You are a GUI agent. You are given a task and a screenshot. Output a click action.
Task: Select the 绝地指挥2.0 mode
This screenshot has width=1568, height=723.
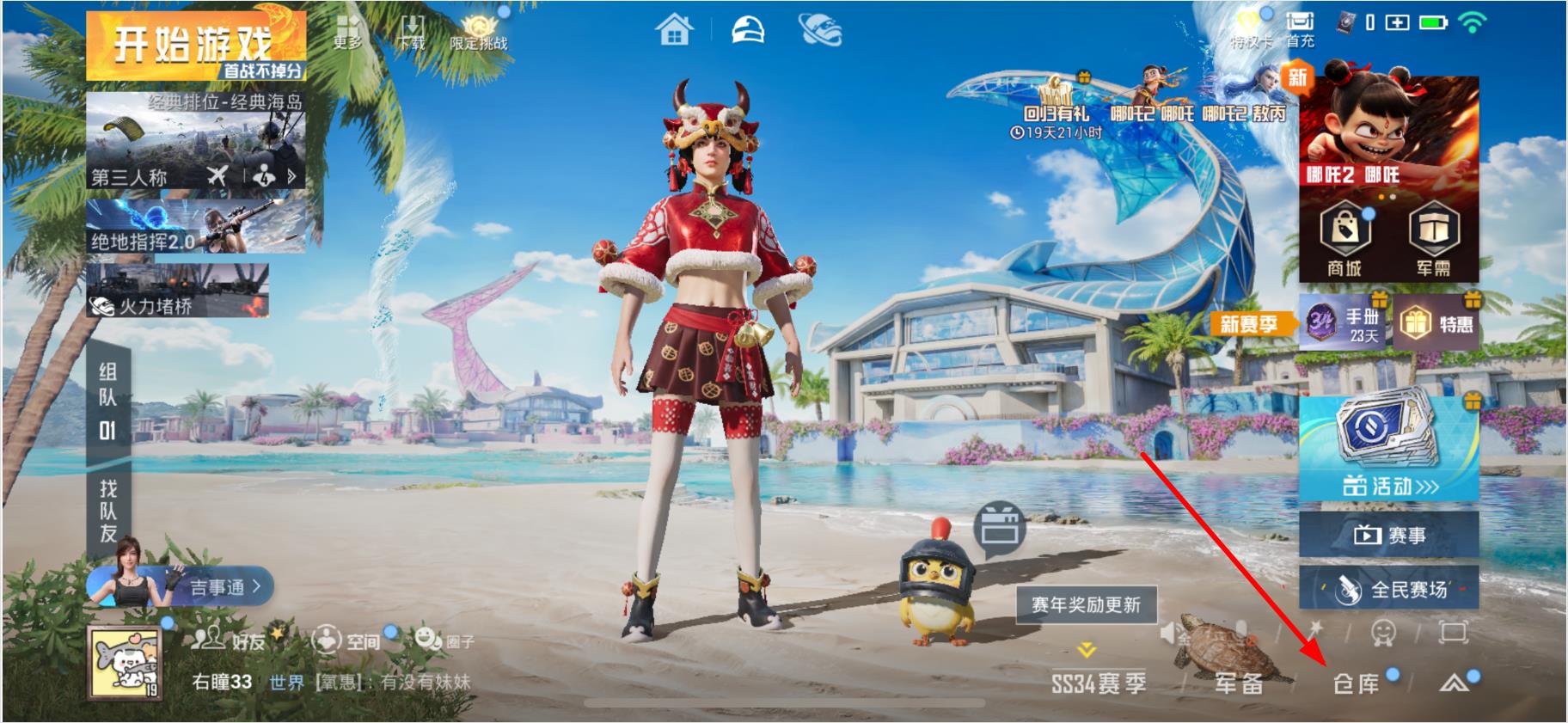(196, 227)
